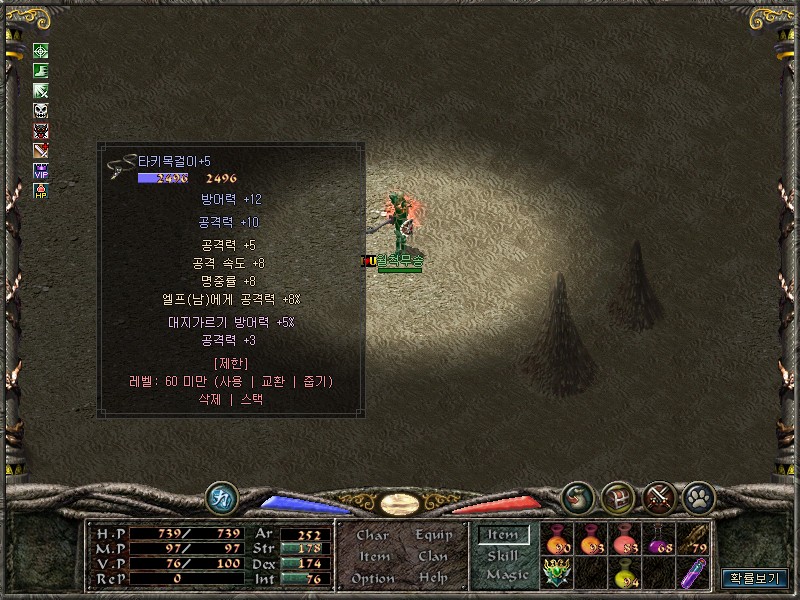This screenshot has width=800, height=600.
Task: Click the round paw print button
Action: click(698, 496)
